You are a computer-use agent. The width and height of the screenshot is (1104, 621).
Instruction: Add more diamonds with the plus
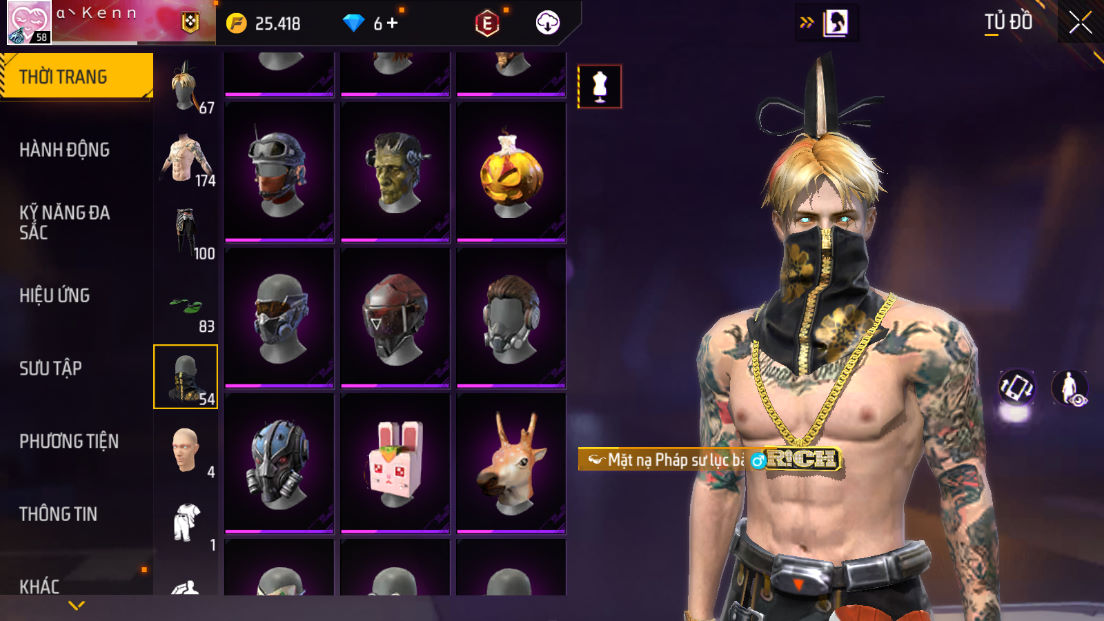(x=392, y=23)
